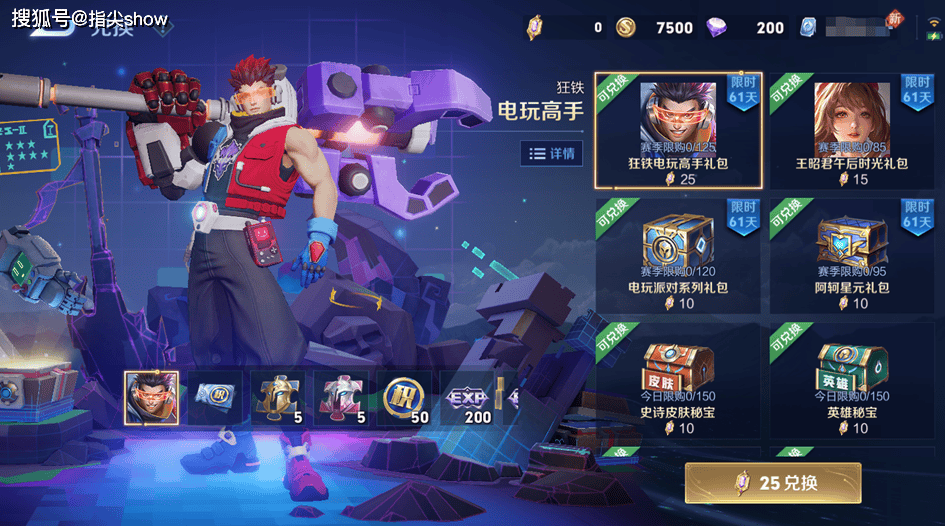Select the pink helmet fragment reward
Viewport: 945px width, 526px height.
click(341, 397)
